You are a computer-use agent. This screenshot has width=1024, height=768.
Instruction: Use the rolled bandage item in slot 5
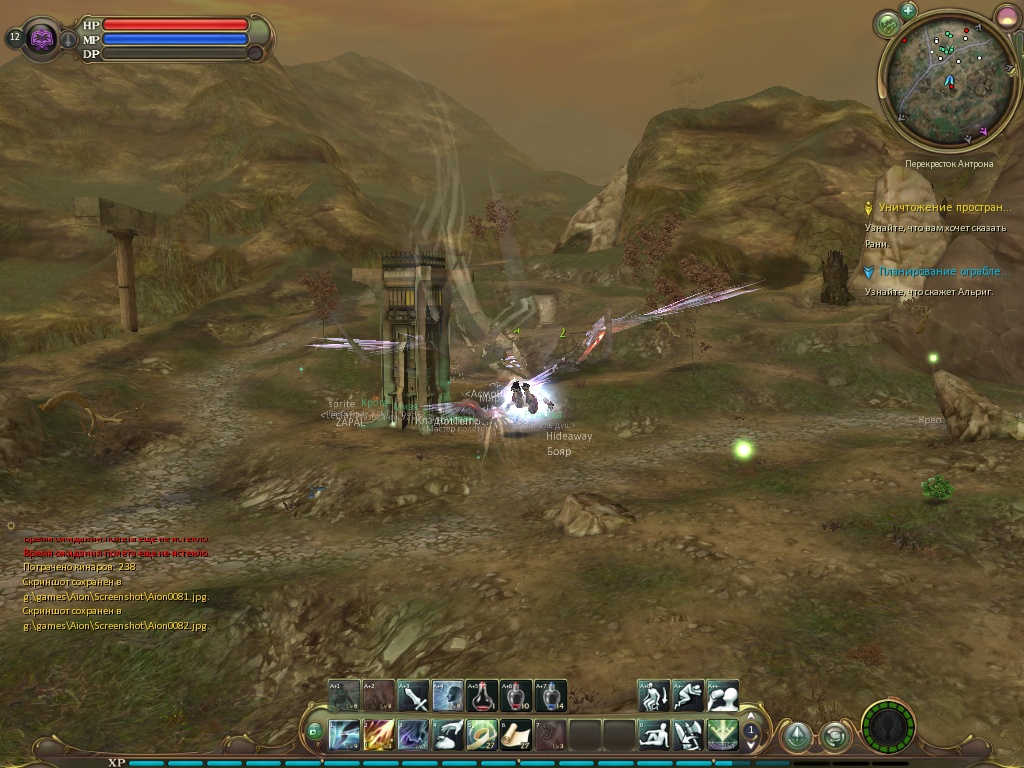click(482, 735)
